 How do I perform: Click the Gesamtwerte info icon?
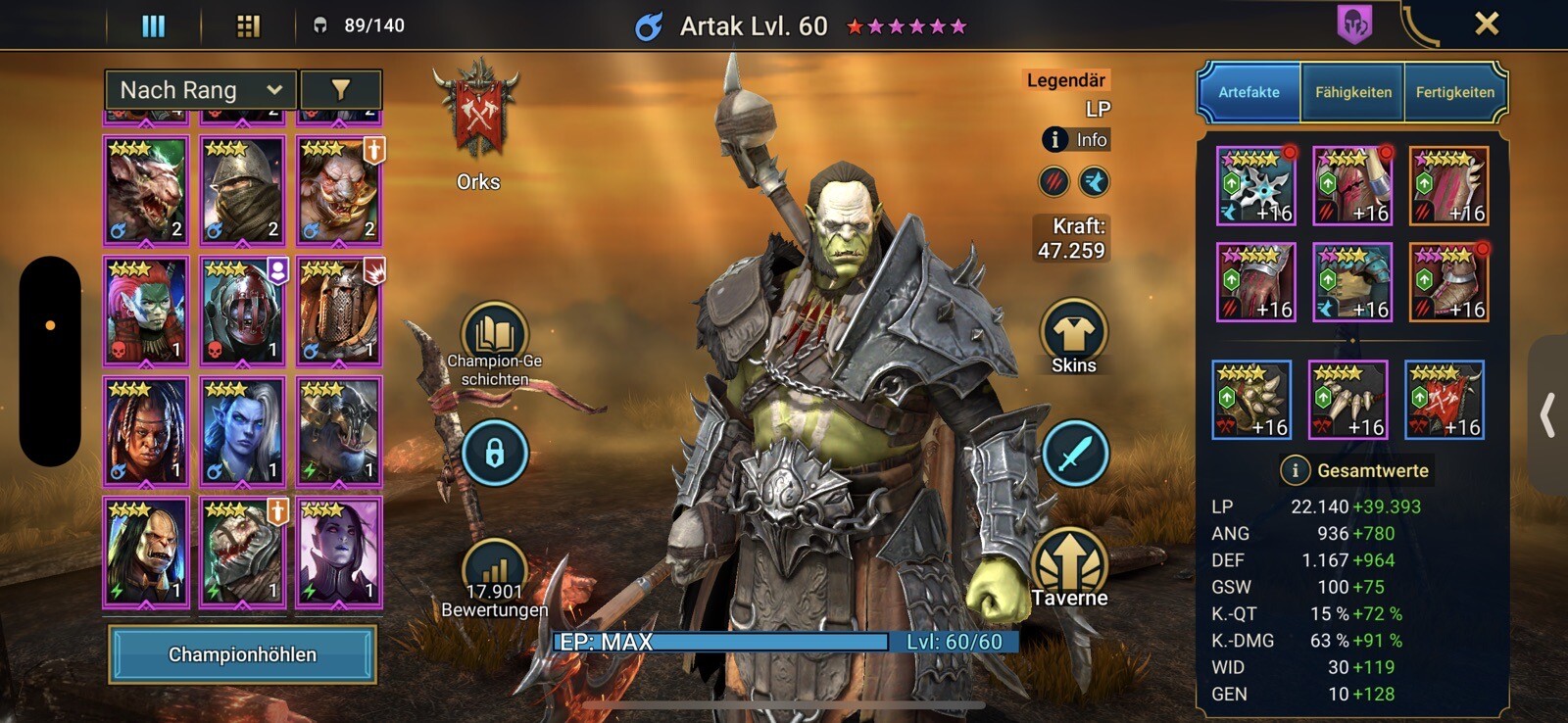click(1296, 470)
